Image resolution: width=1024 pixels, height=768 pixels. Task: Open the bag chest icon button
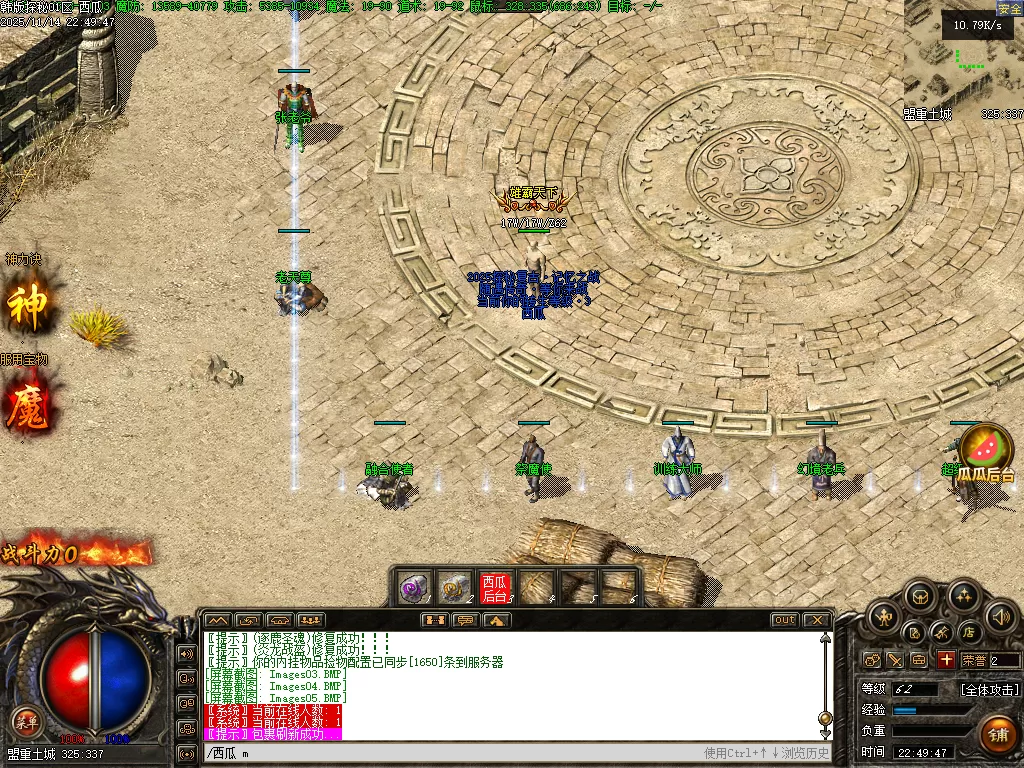[920, 598]
